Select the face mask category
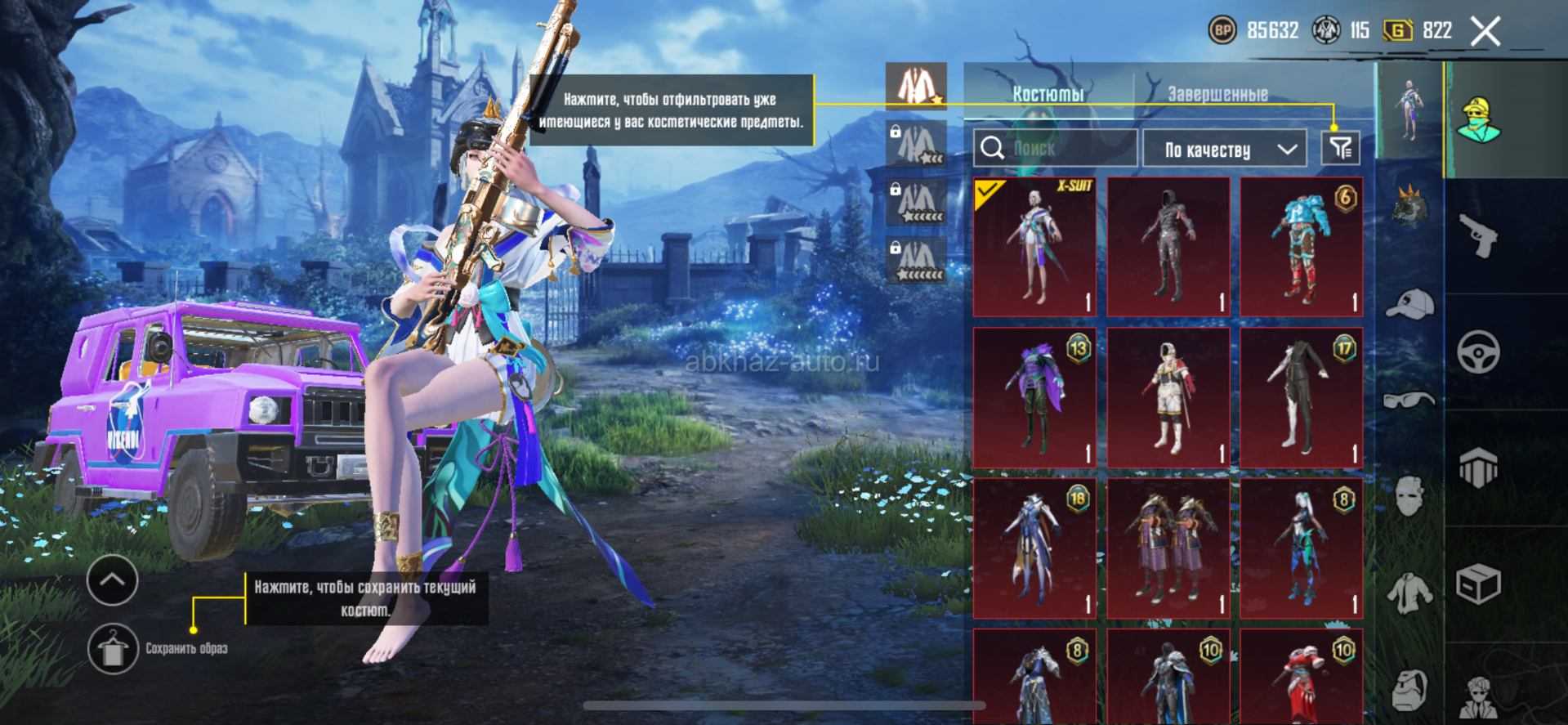This screenshot has width=1568, height=725. (1410, 495)
